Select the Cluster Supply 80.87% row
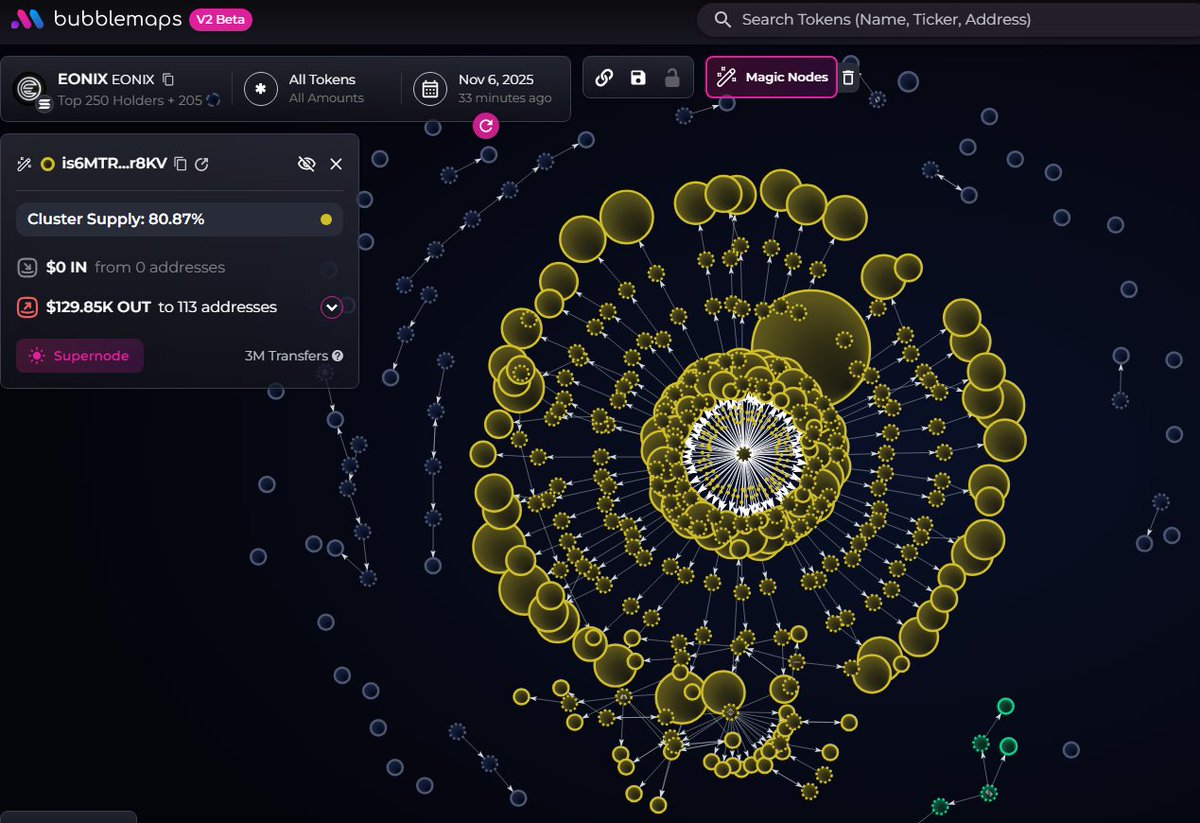Viewport: 1200px width, 823px height. [x=179, y=219]
